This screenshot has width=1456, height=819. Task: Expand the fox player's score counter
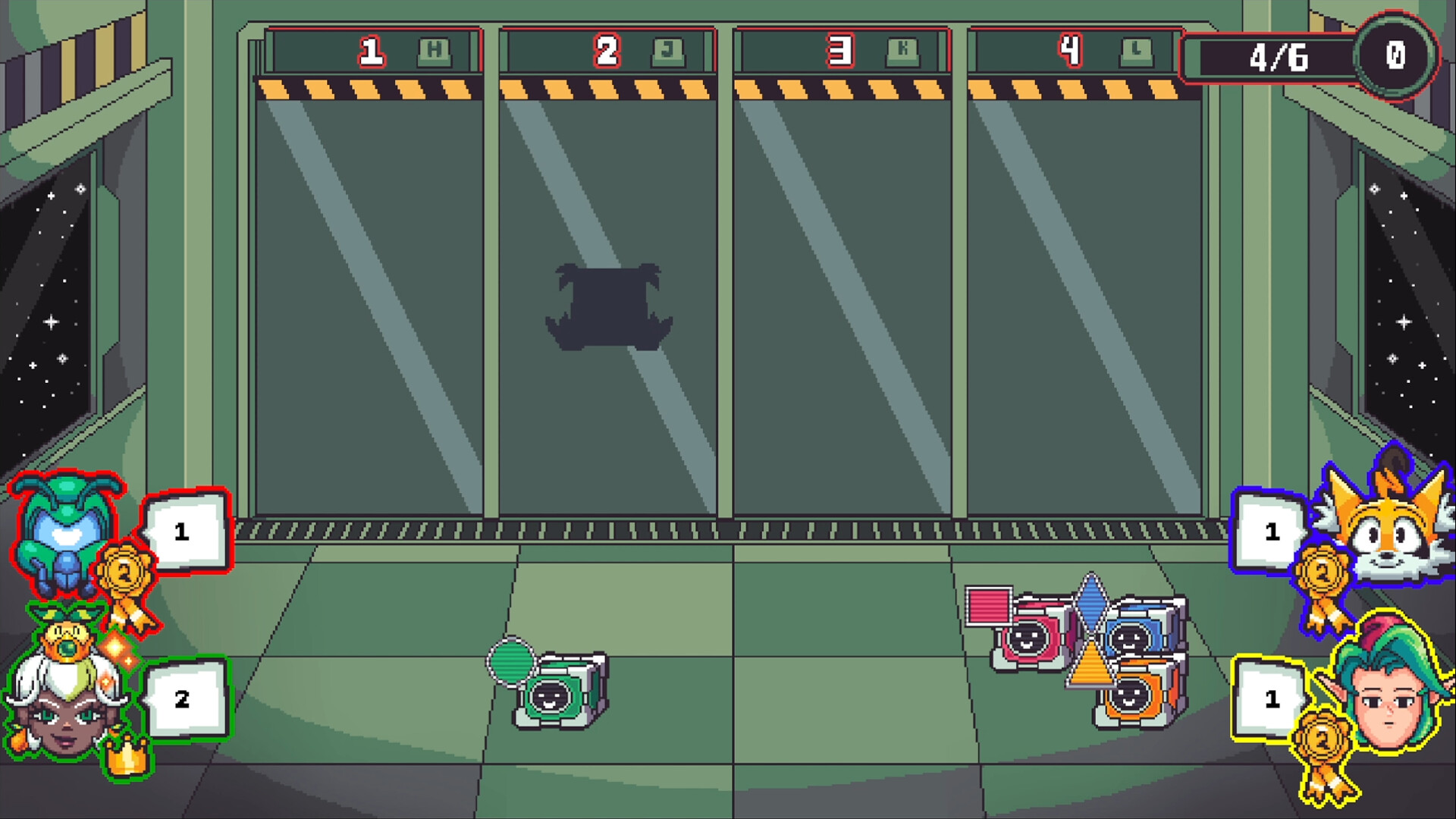coord(1270,531)
